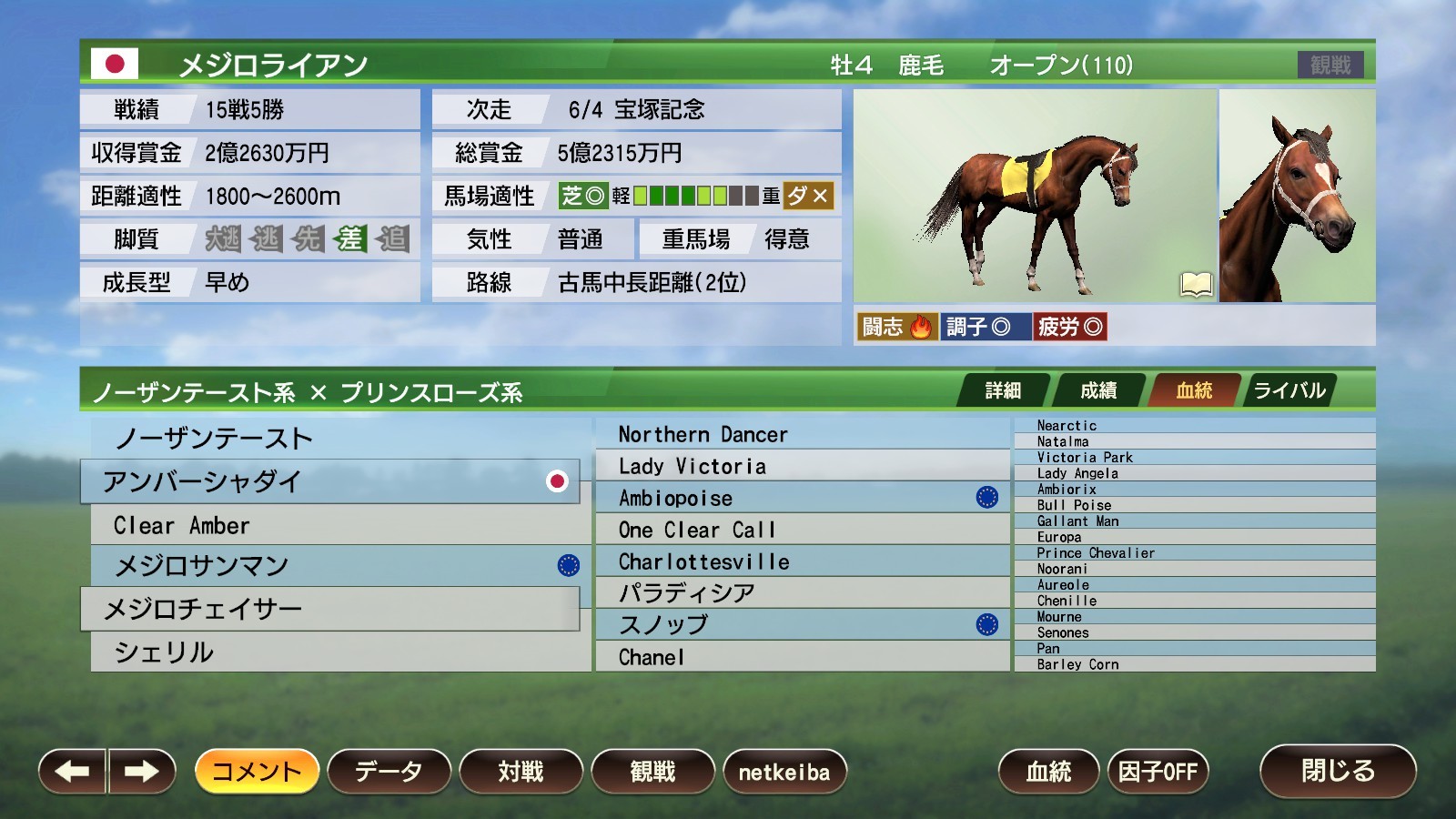This screenshot has width=1456, height=819.
Task: Click the 軽-重 track condition aptitude bar
Action: click(696, 196)
